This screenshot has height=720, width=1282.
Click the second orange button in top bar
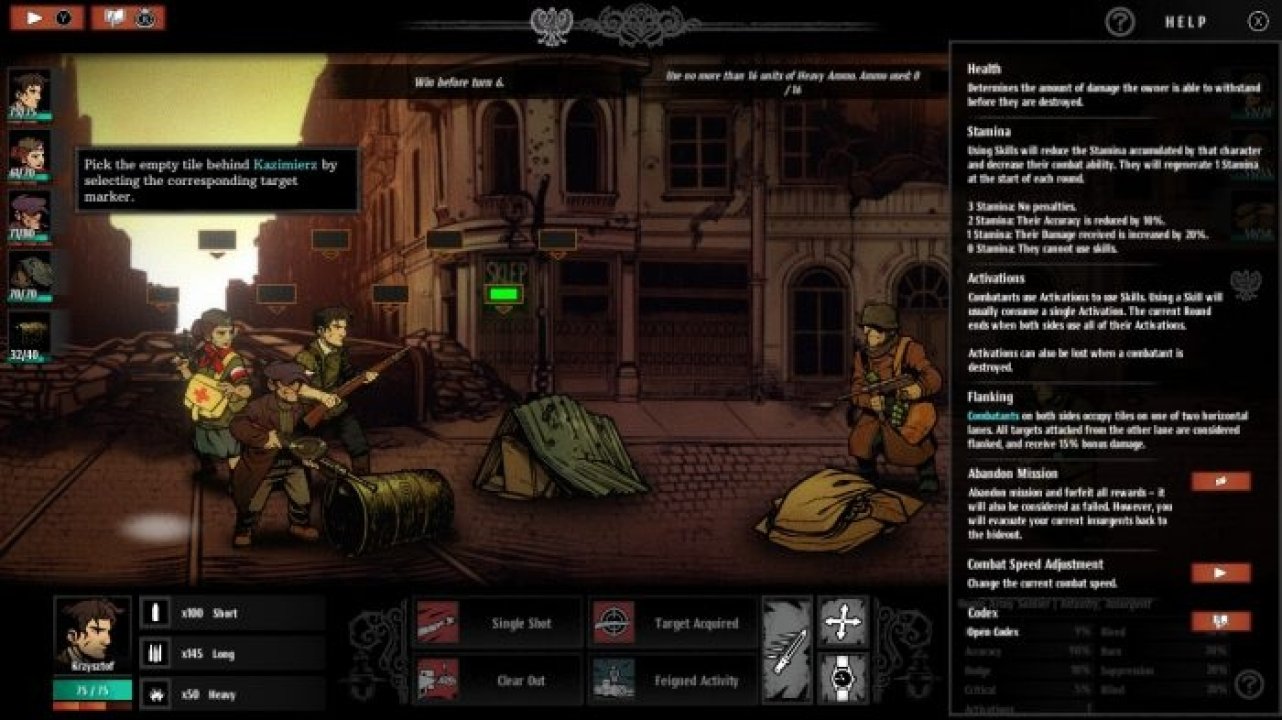click(x=128, y=18)
